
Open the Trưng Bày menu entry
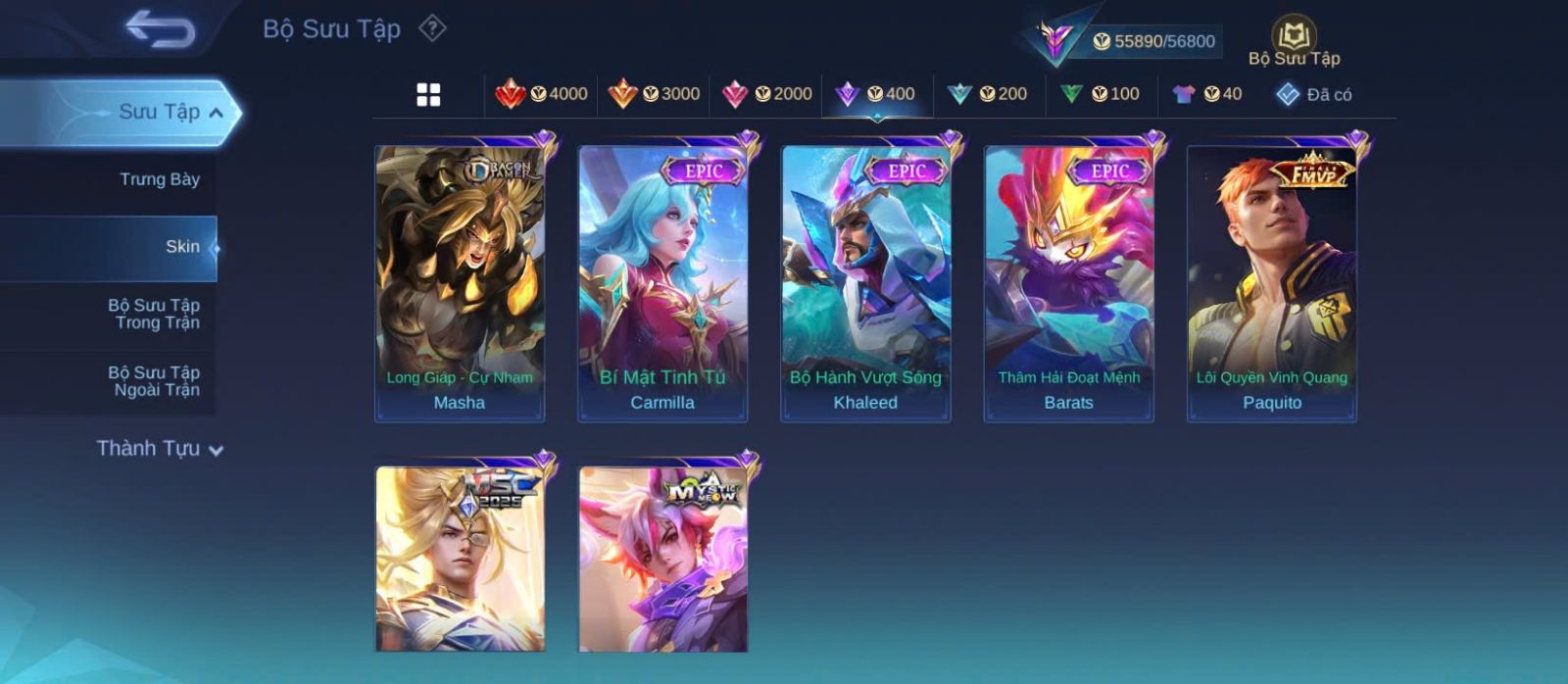coord(159,179)
